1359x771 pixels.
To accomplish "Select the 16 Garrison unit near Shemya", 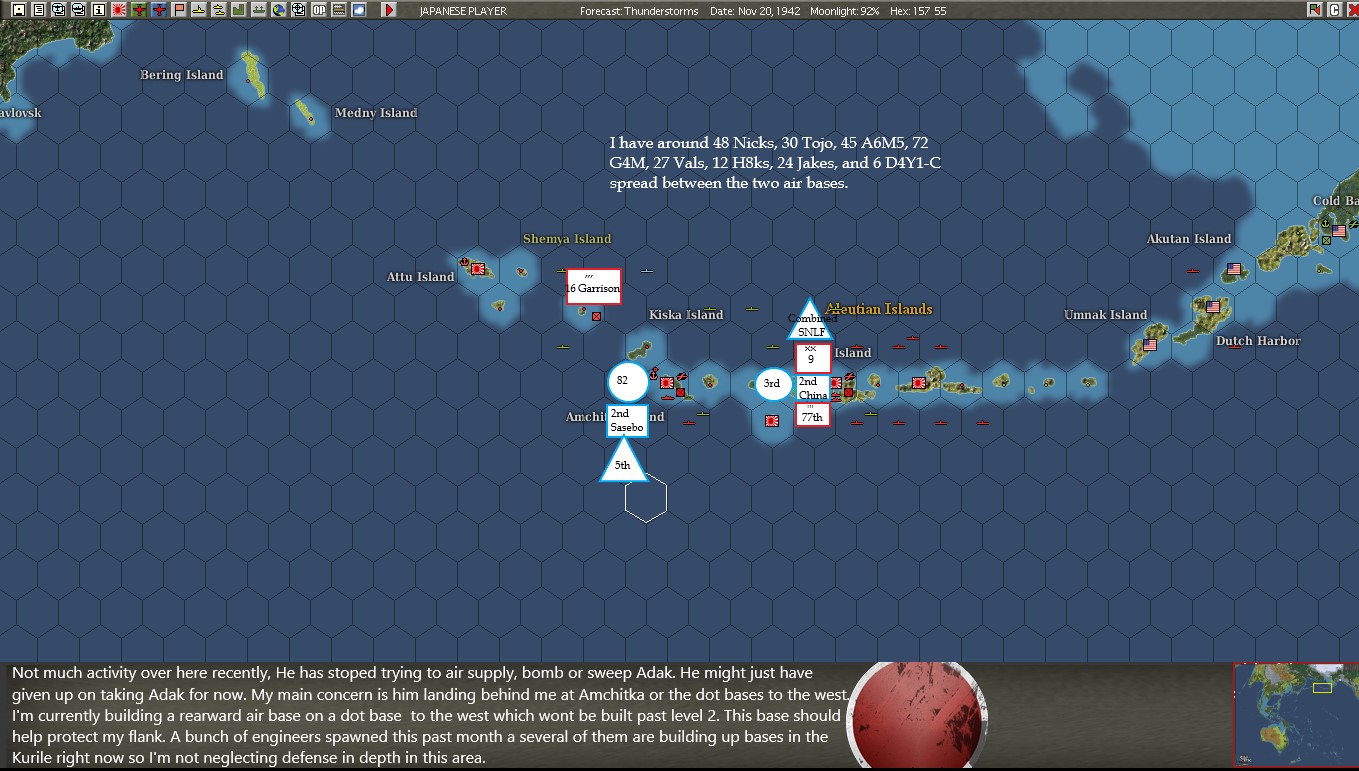I will pos(592,287).
